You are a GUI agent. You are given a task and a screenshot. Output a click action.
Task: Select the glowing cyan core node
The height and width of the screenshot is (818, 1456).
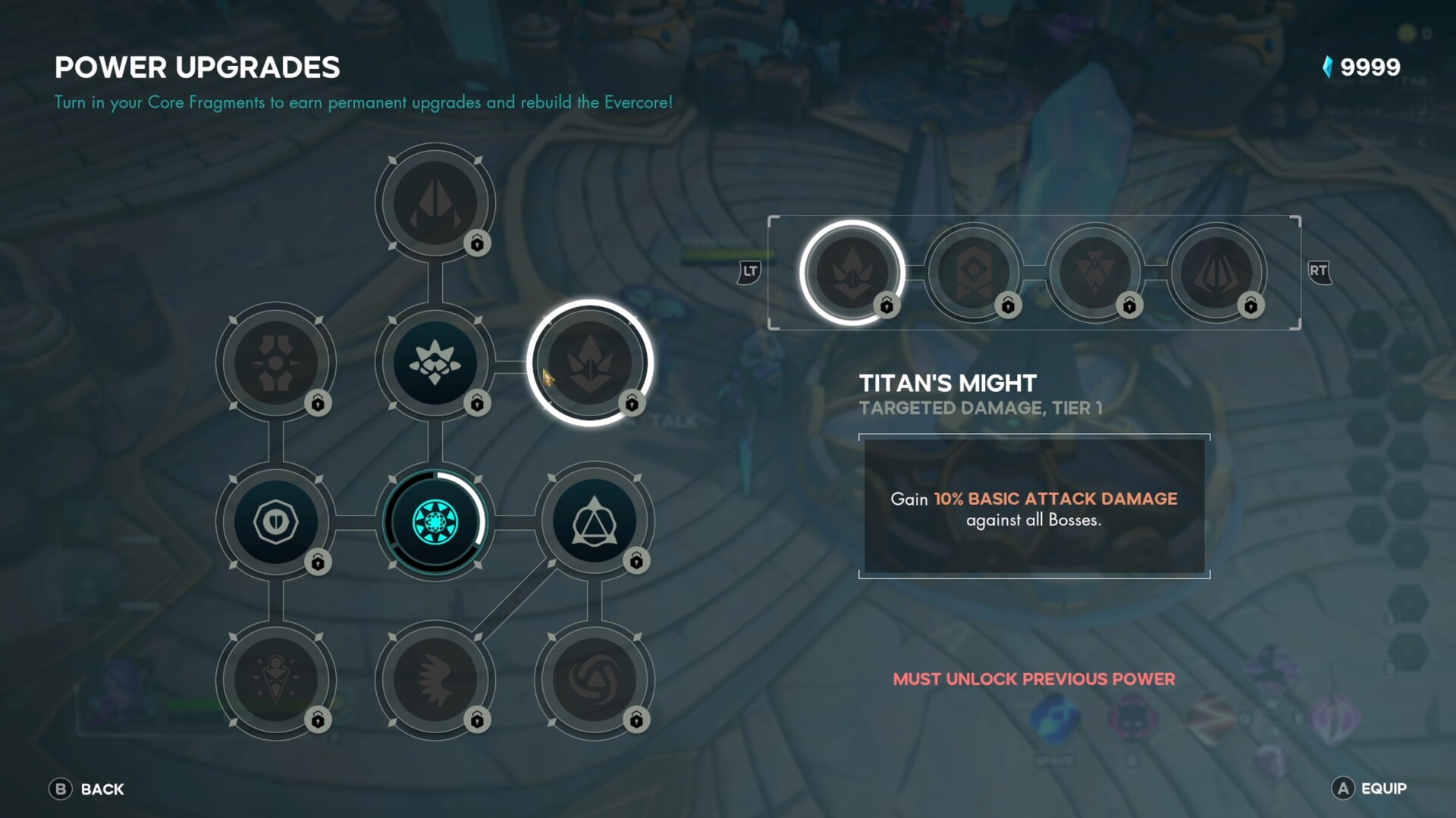[x=435, y=522]
